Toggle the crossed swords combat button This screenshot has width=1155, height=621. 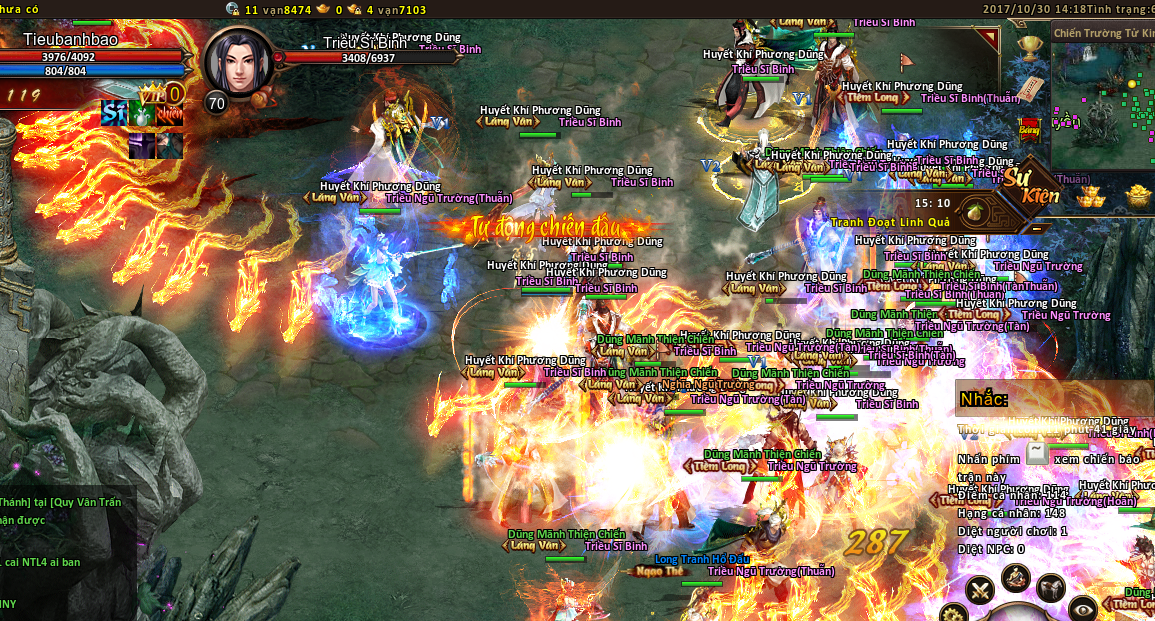(x=980, y=590)
